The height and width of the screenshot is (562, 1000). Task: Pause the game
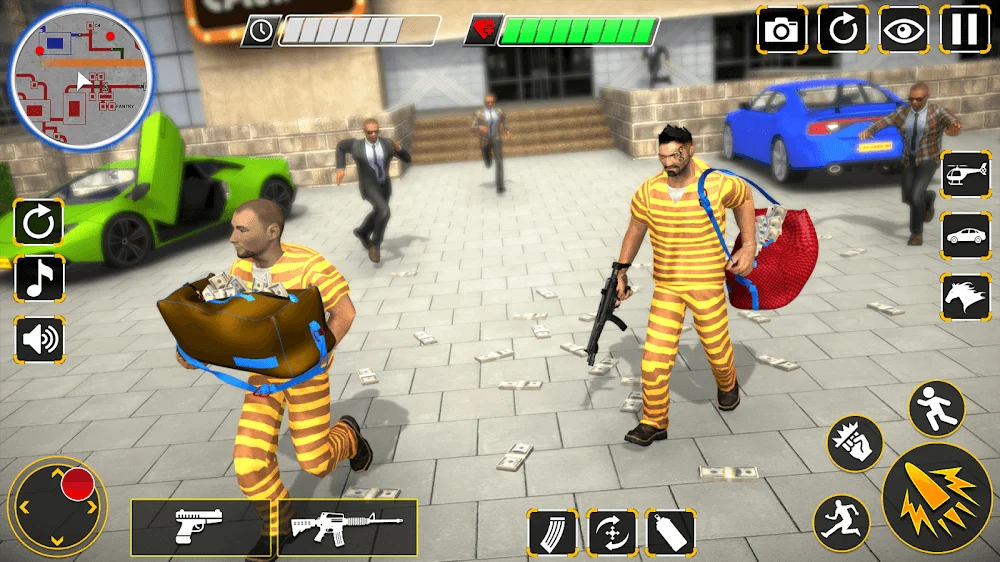coord(965,29)
